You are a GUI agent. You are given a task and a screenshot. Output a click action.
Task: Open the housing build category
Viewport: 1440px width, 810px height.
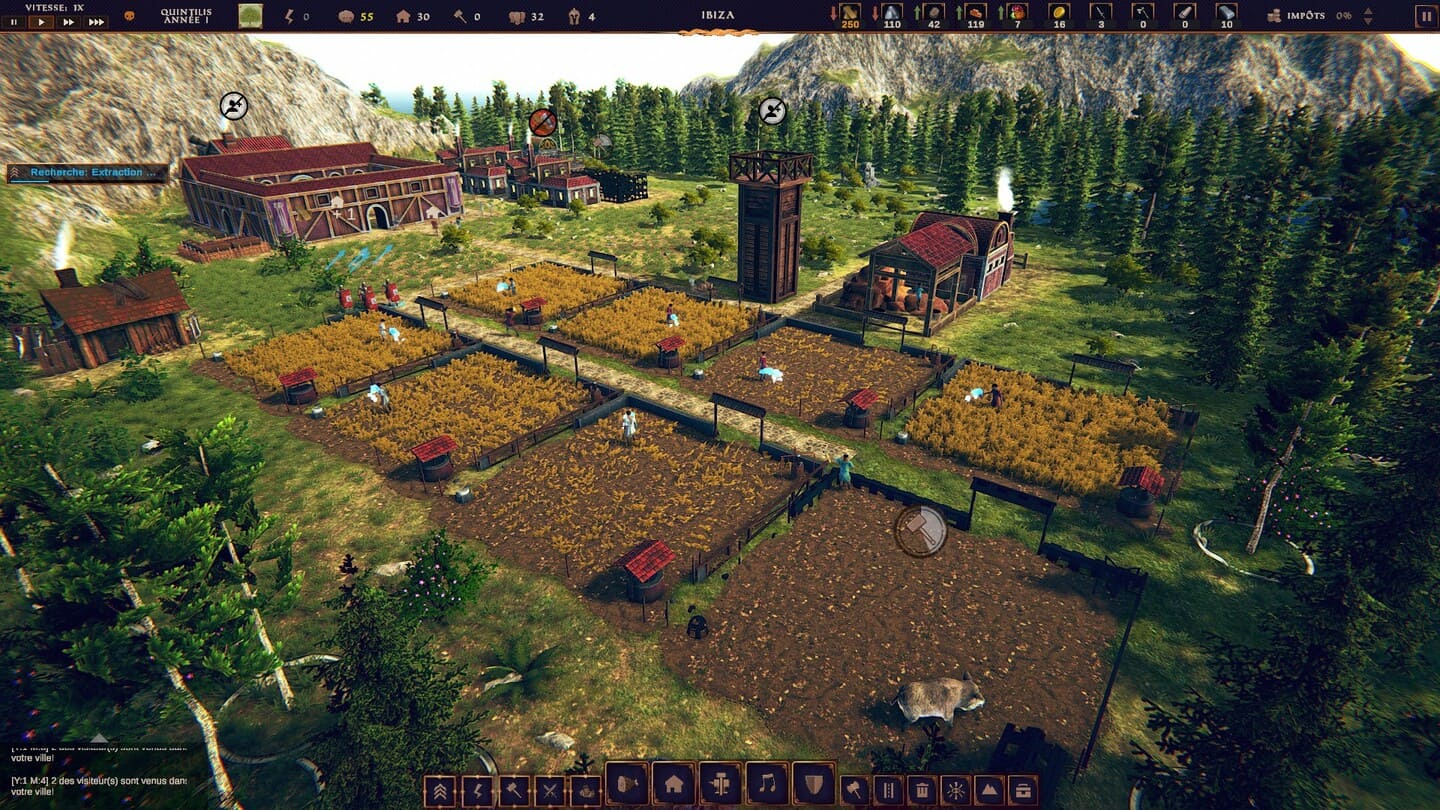coord(674,784)
